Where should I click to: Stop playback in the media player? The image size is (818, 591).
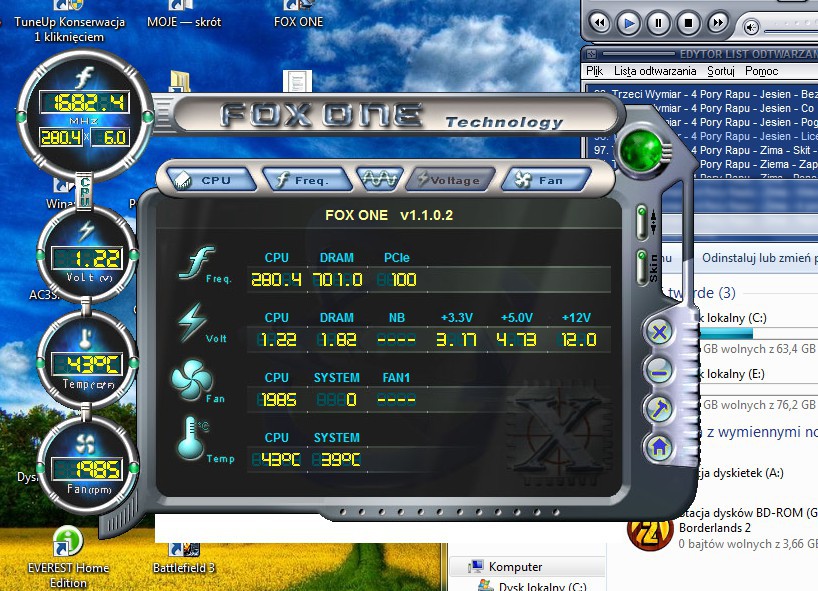coord(688,22)
